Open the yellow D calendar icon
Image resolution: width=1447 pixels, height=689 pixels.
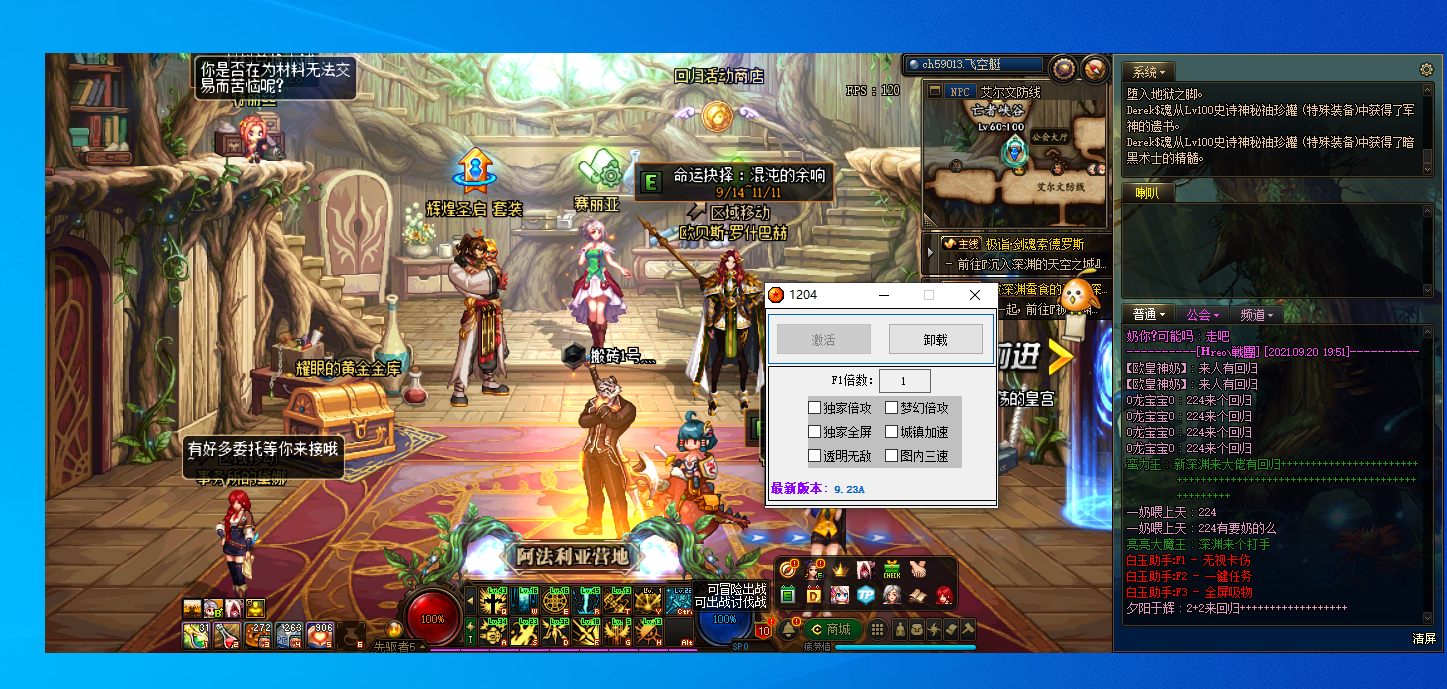click(814, 595)
